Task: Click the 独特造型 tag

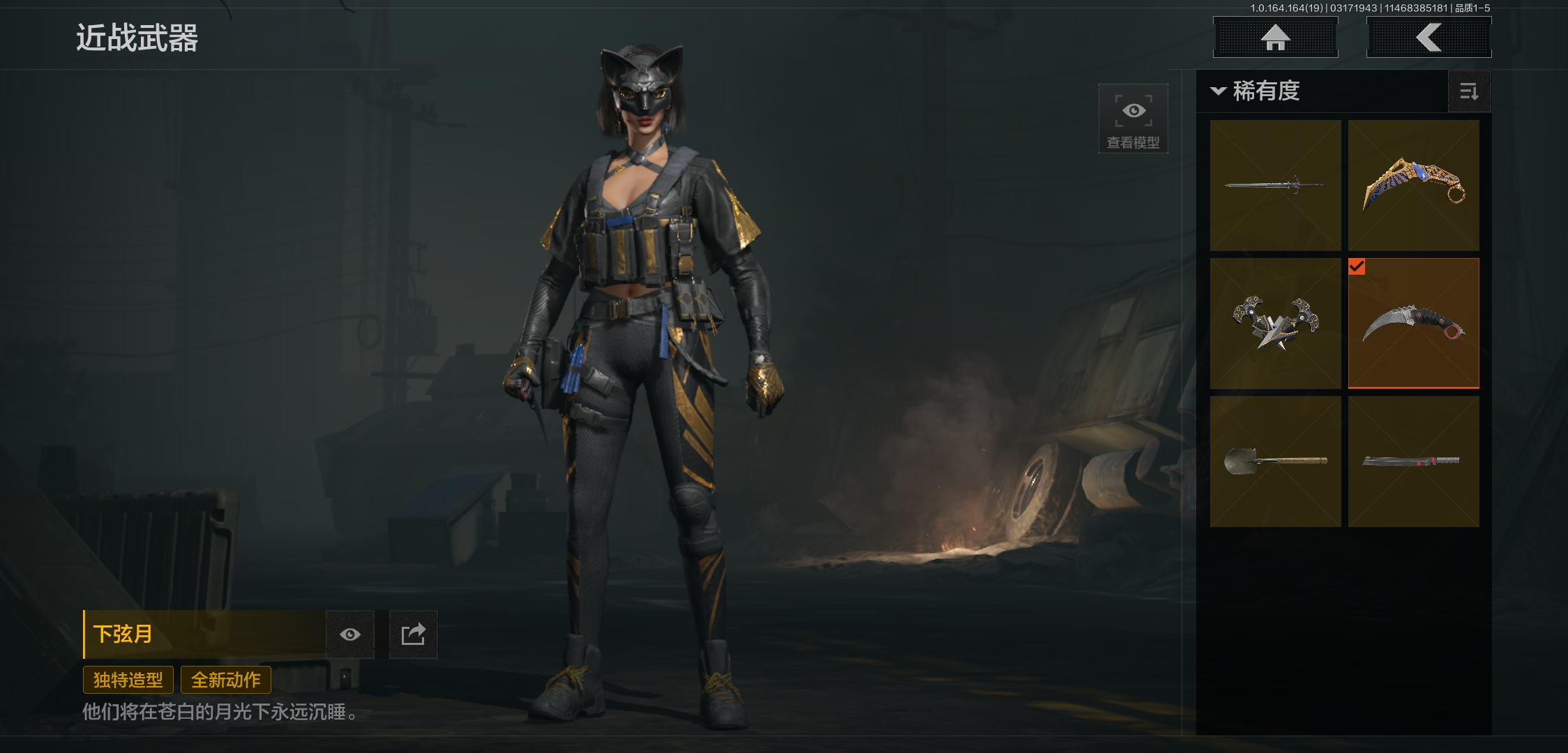Action: 128,680
